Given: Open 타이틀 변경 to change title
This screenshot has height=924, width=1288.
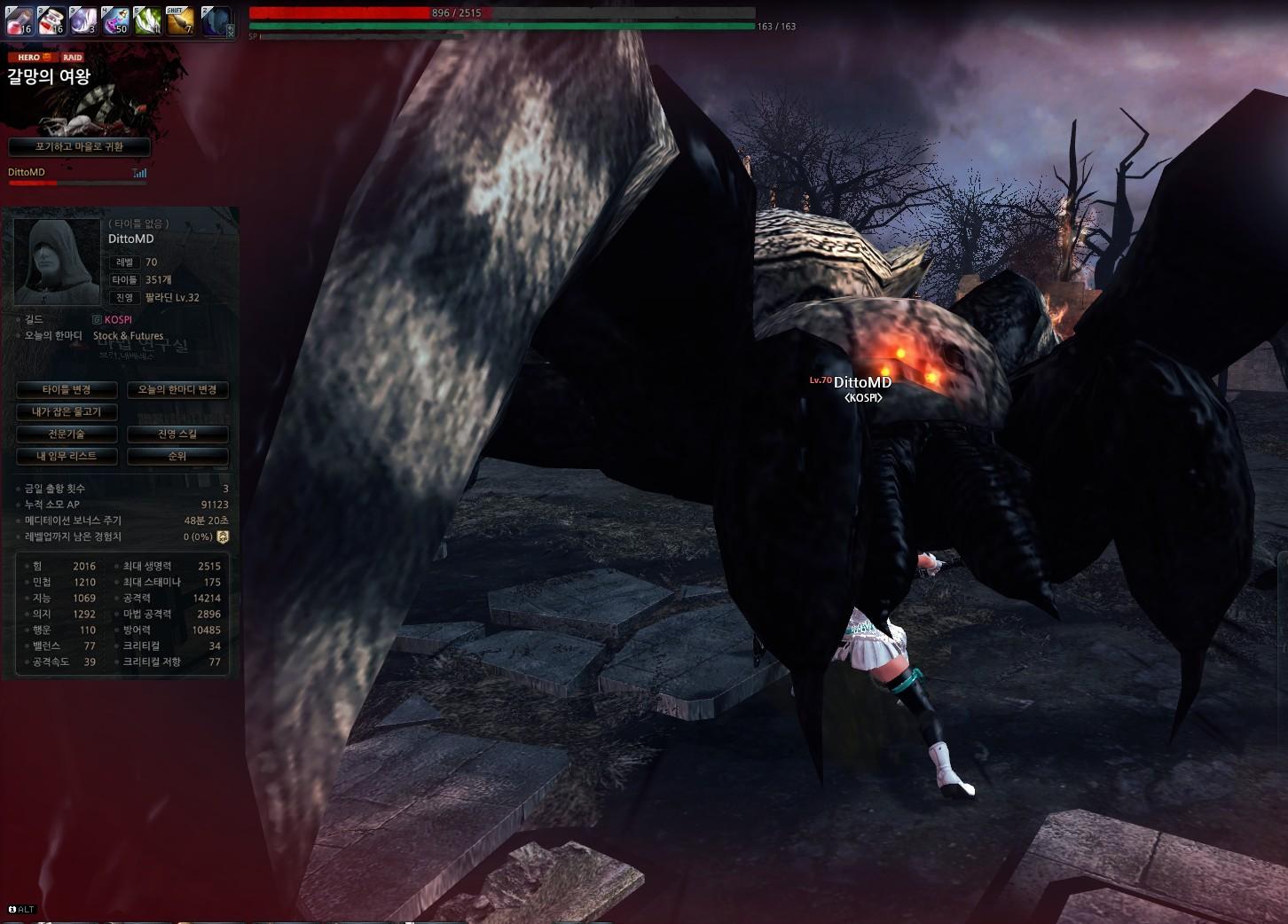Looking at the screenshot, I should coord(67,390).
